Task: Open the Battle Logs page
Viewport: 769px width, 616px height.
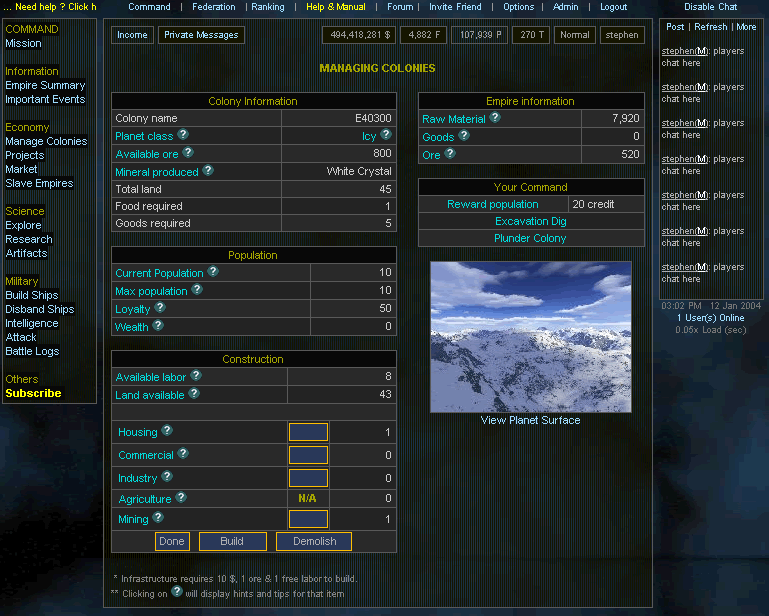Action: point(32,351)
